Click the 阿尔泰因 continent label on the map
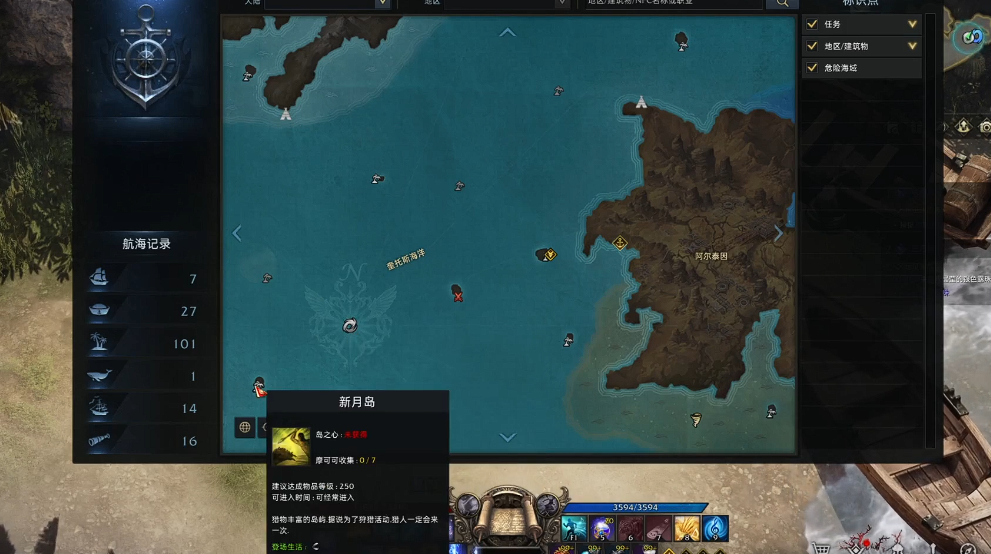The height and width of the screenshot is (554, 991). point(712,257)
